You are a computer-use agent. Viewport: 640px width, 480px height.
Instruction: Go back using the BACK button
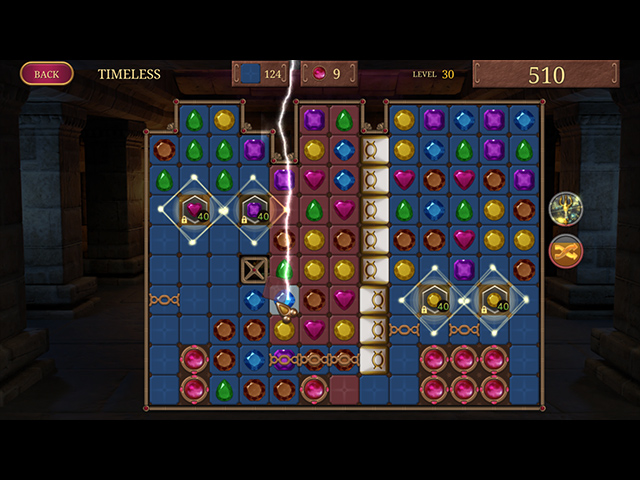(46, 73)
